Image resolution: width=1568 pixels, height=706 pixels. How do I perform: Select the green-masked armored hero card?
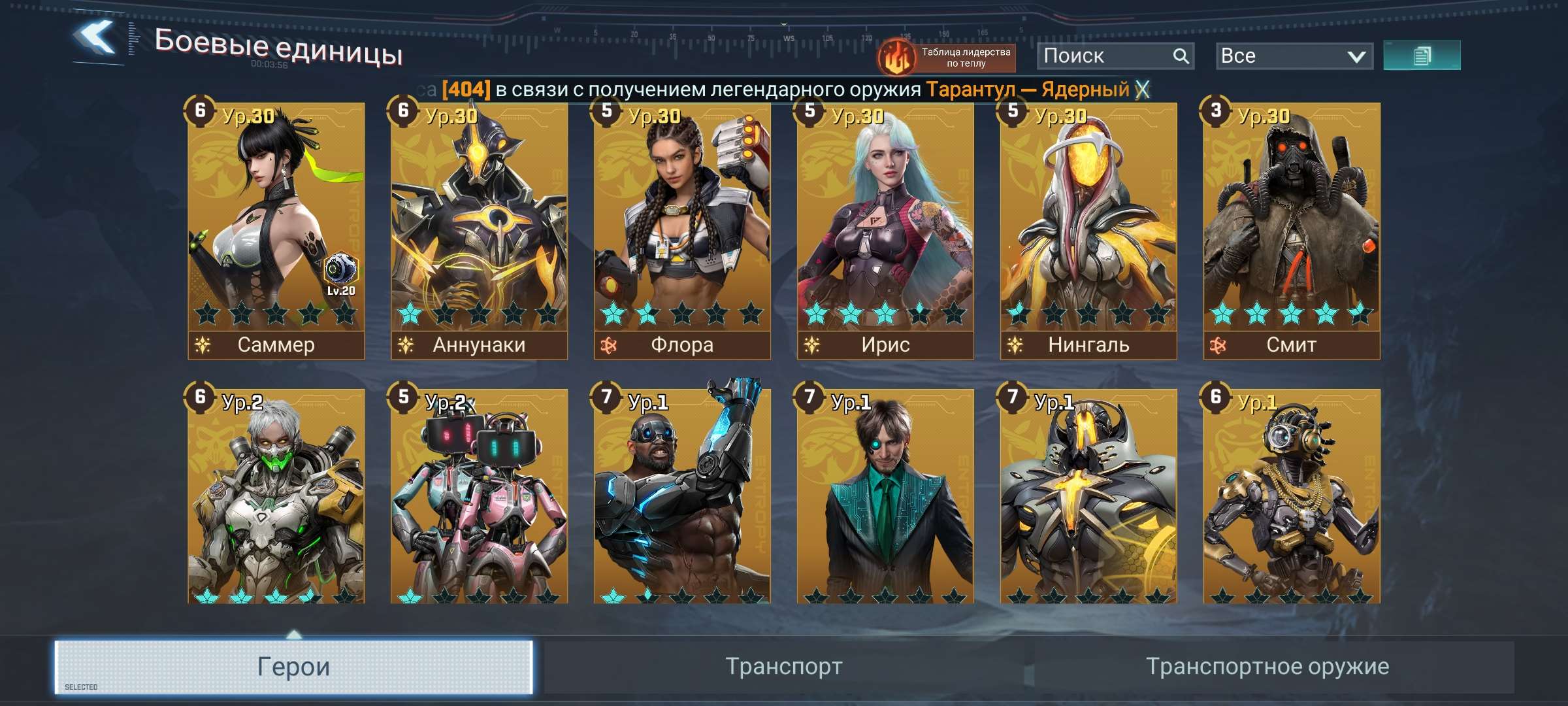tap(276, 497)
